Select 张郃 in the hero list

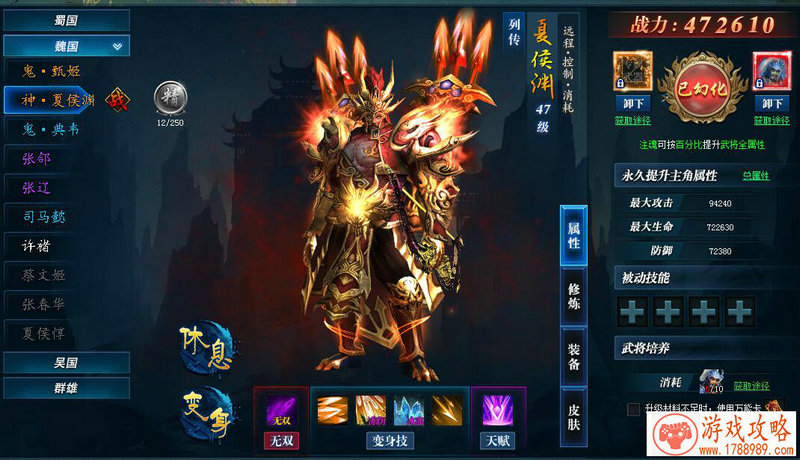click(38, 158)
